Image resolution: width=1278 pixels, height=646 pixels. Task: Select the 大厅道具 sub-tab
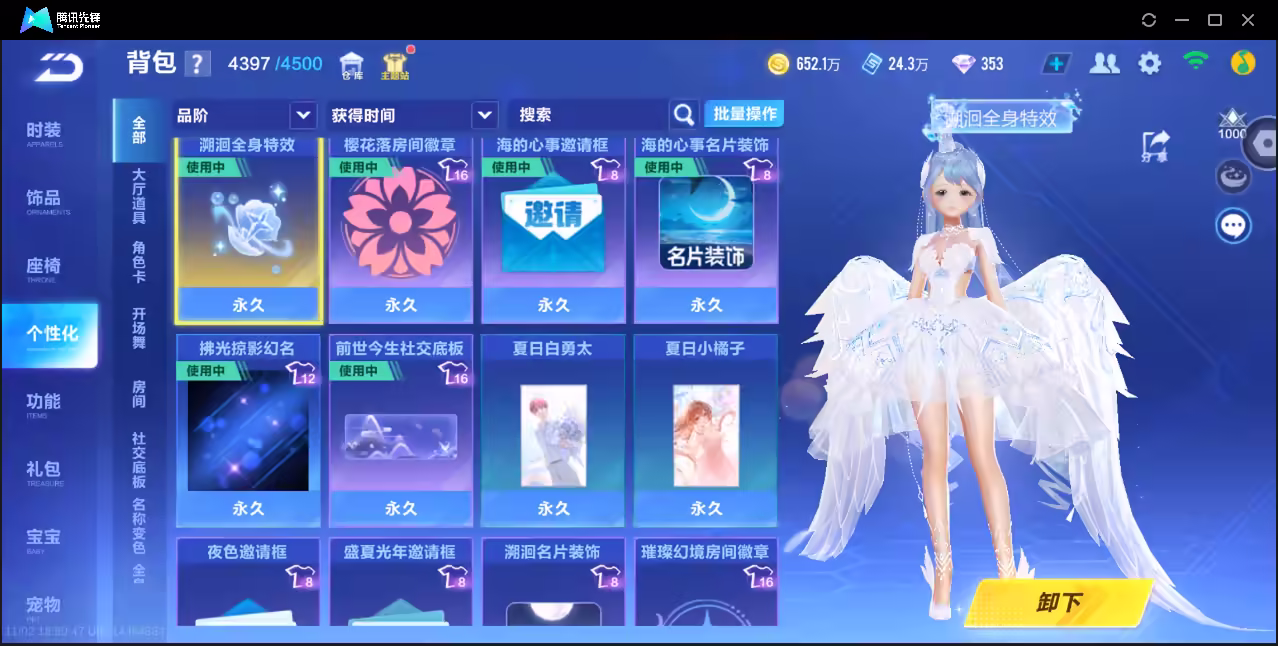tap(139, 196)
